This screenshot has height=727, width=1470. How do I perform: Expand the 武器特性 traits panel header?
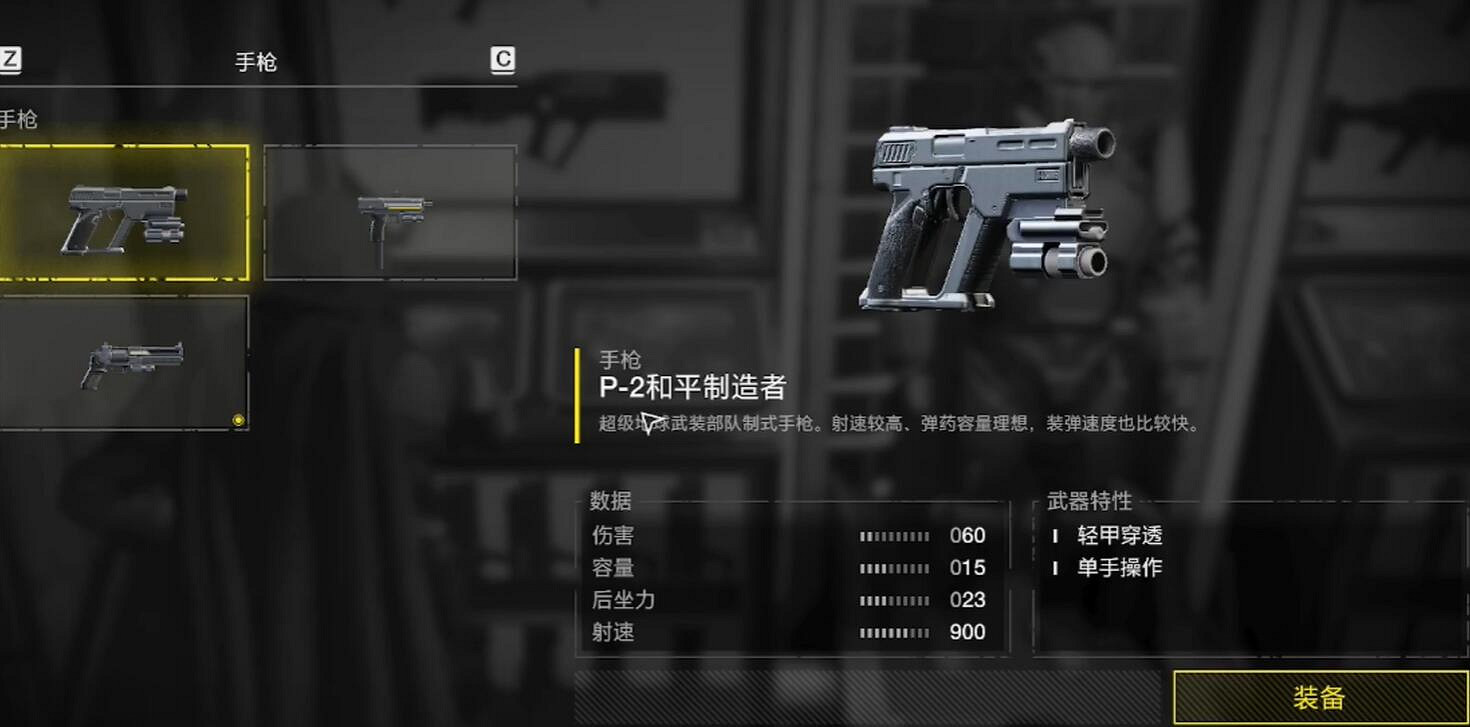[1091, 502]
